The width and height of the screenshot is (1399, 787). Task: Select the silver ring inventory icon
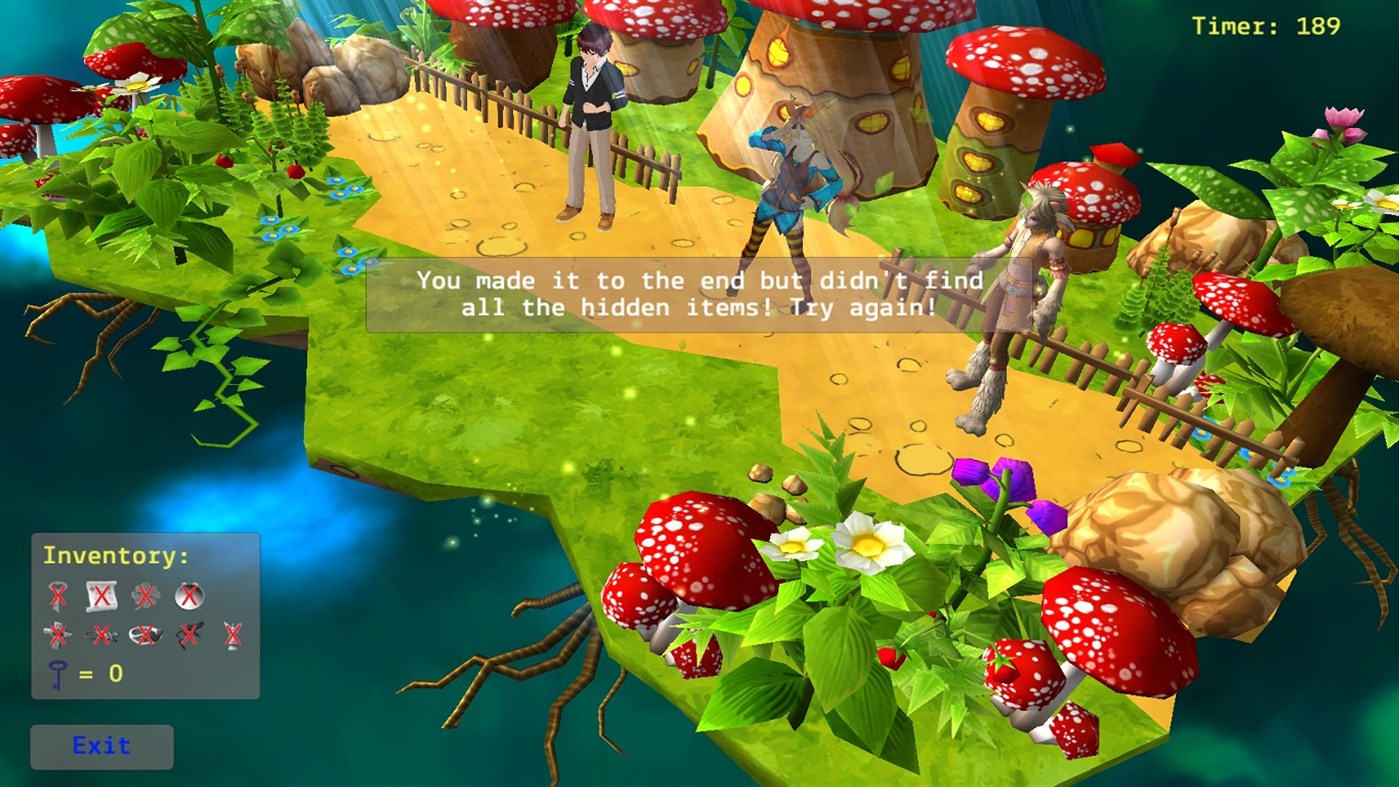pyautogui.click(x=144, y=635)
